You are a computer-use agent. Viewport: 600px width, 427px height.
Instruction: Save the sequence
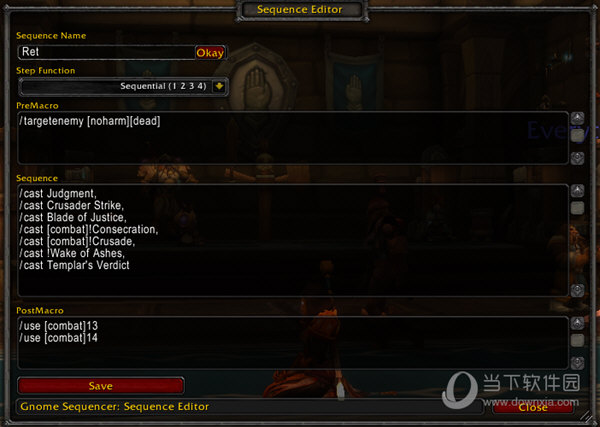tap(101, 385)
